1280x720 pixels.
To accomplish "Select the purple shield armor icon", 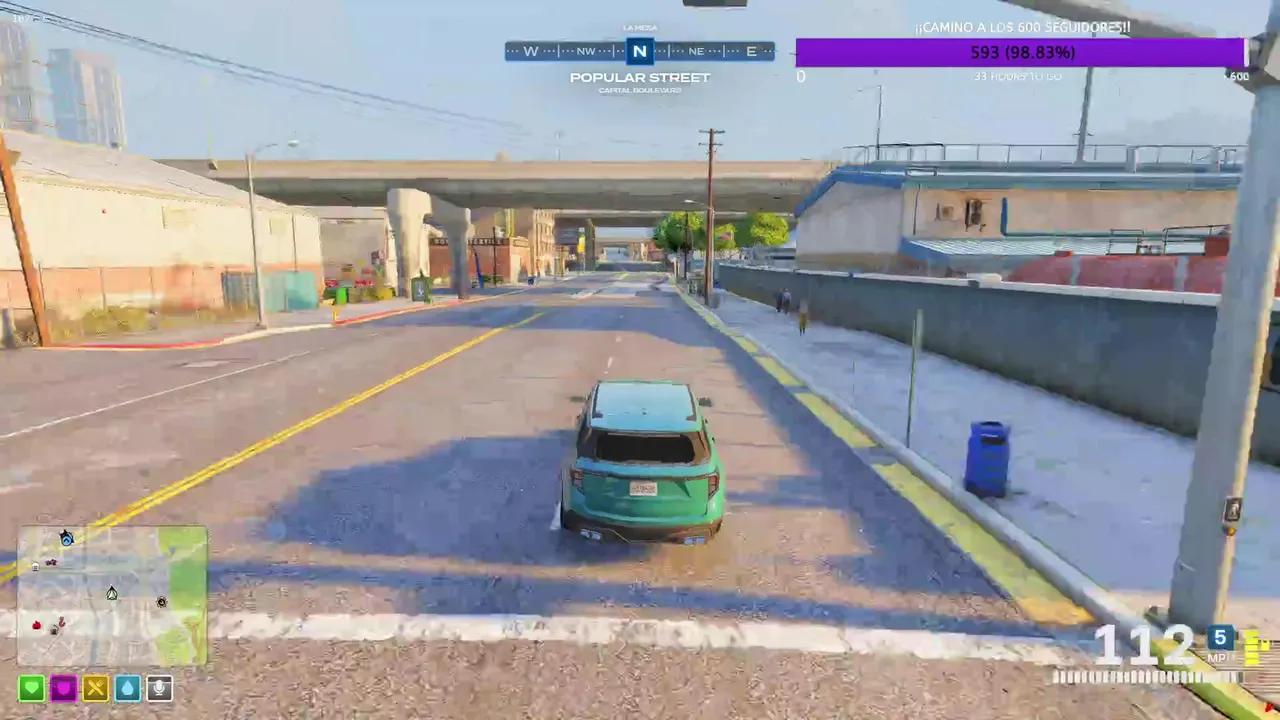I will click(63, 688).
